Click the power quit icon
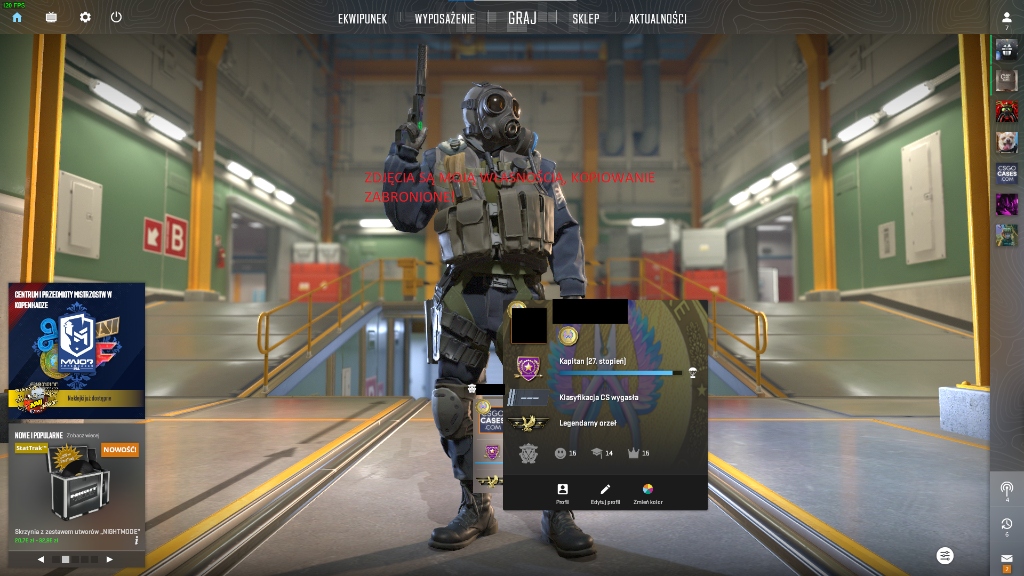 coord(116,17)
